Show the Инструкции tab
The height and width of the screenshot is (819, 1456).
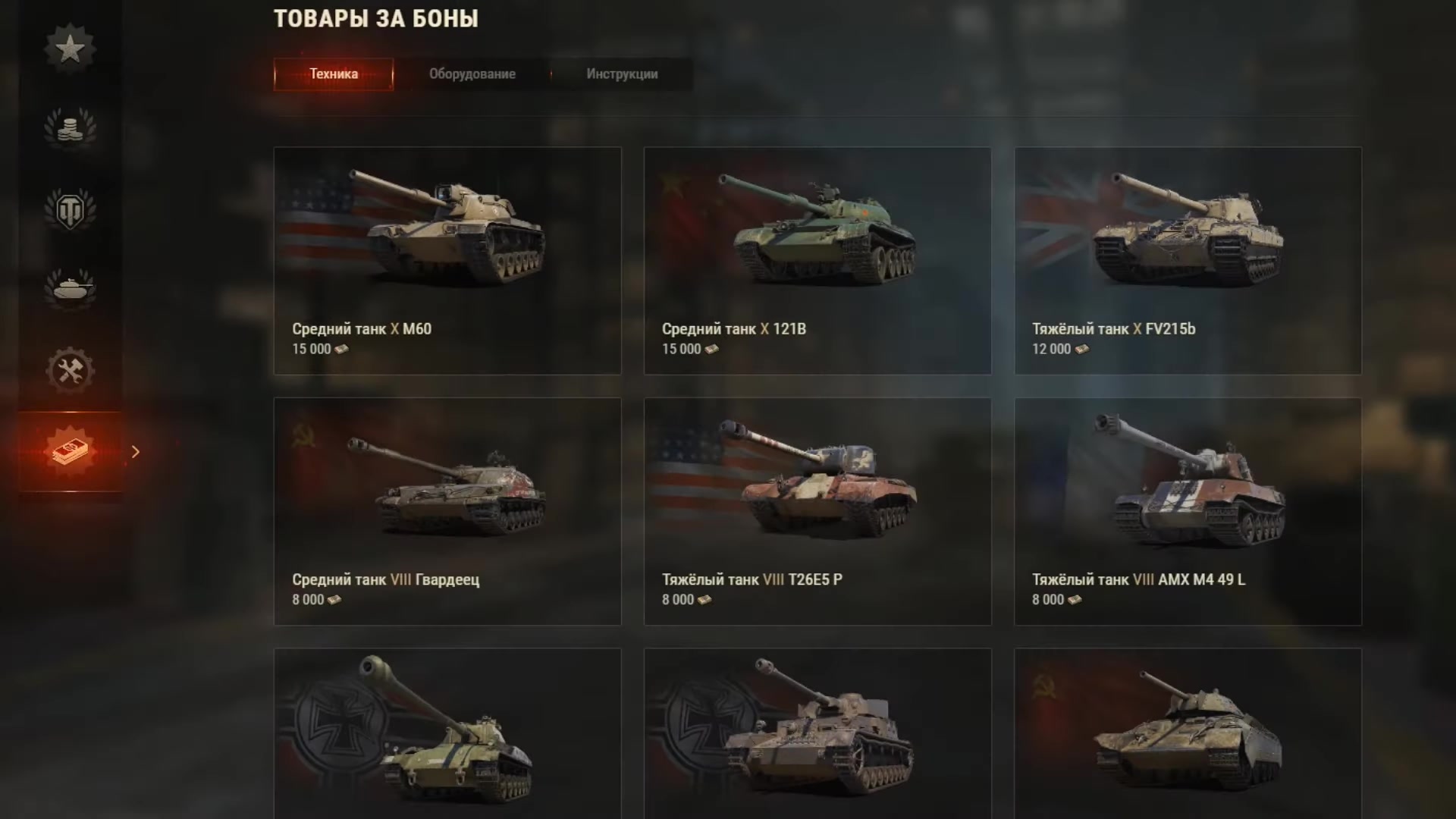click(622, 74)
